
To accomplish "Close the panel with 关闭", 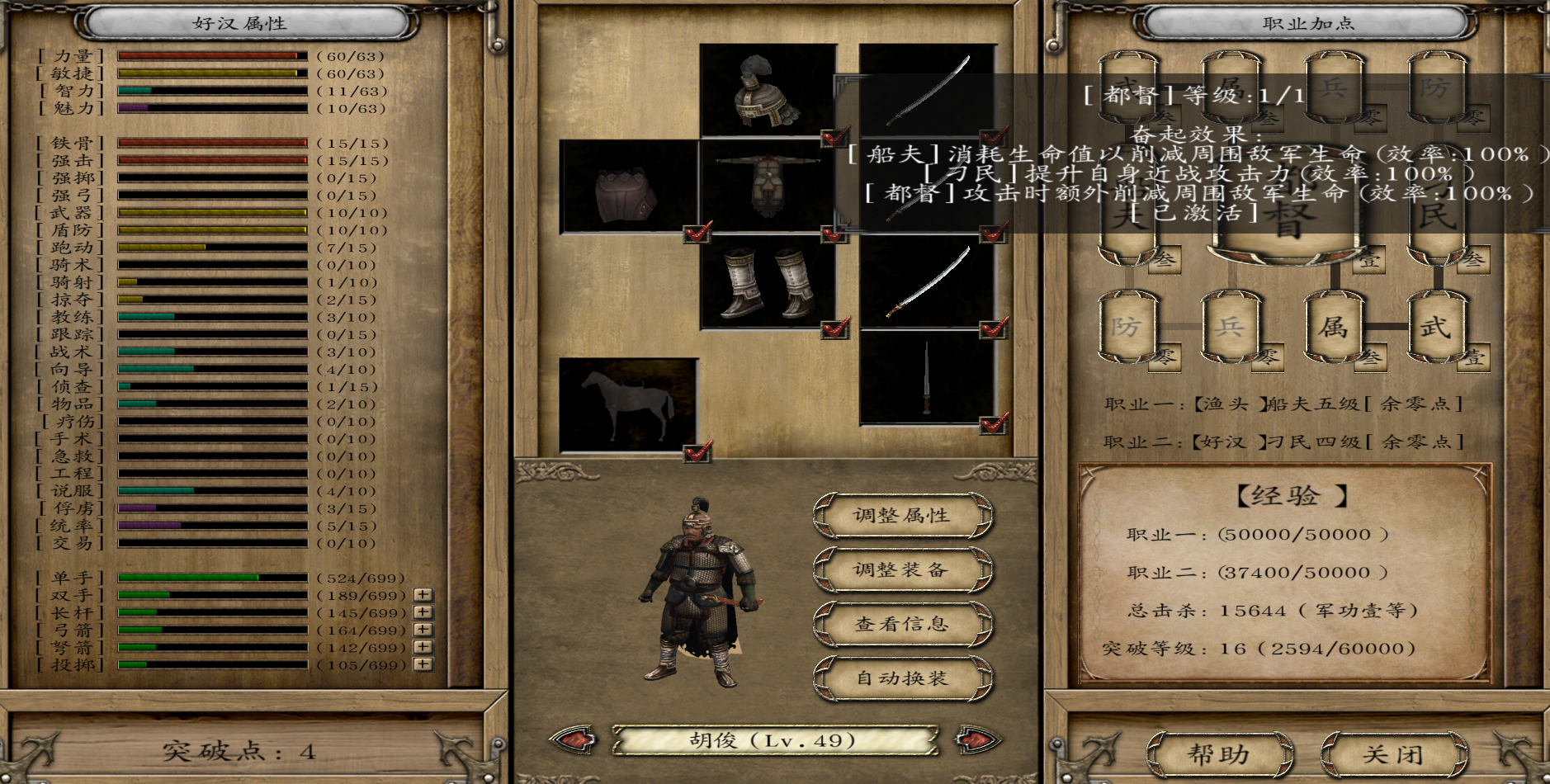I will coord(1393,754).
